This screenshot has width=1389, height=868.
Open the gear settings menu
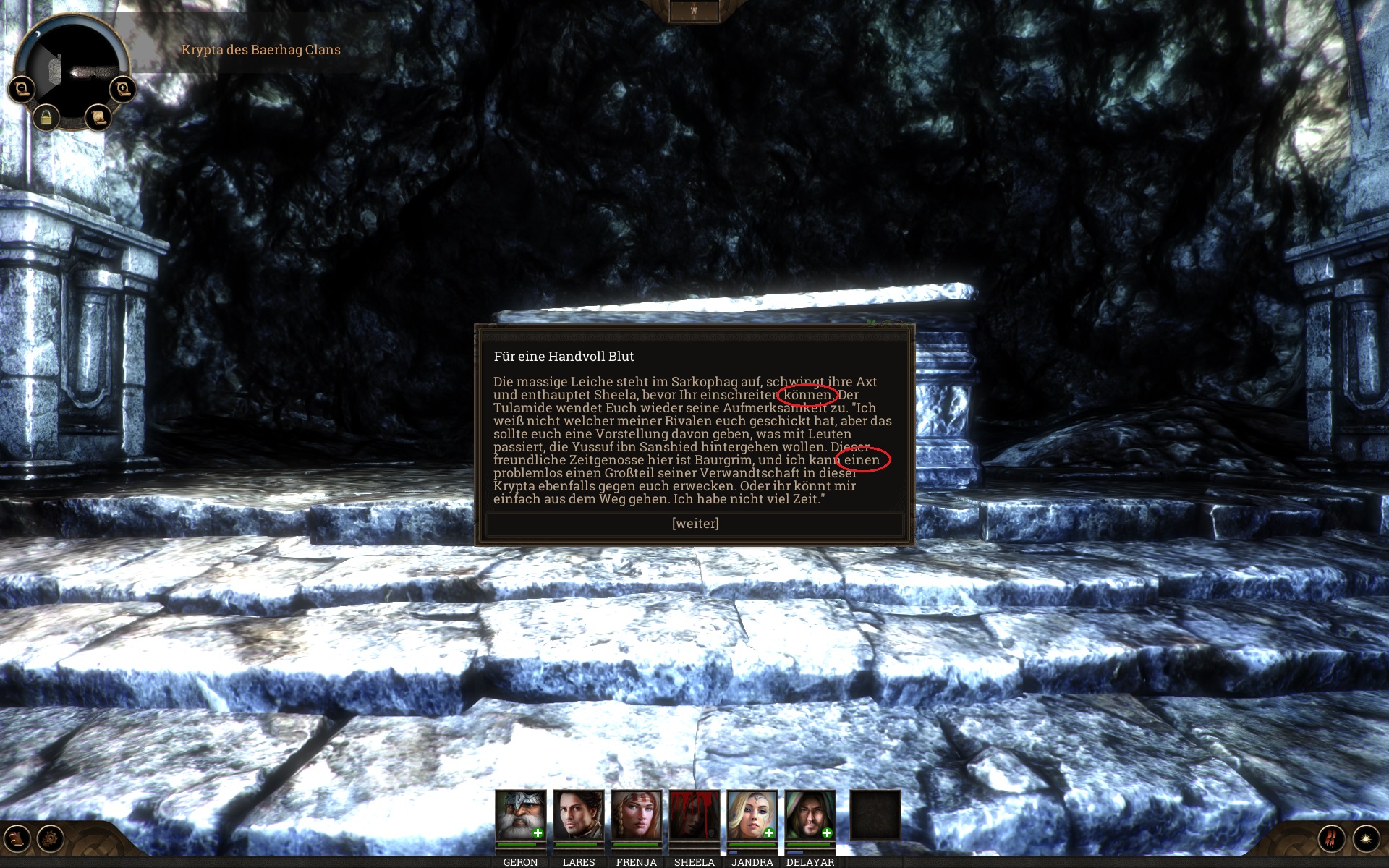click(x=51, y=839)
